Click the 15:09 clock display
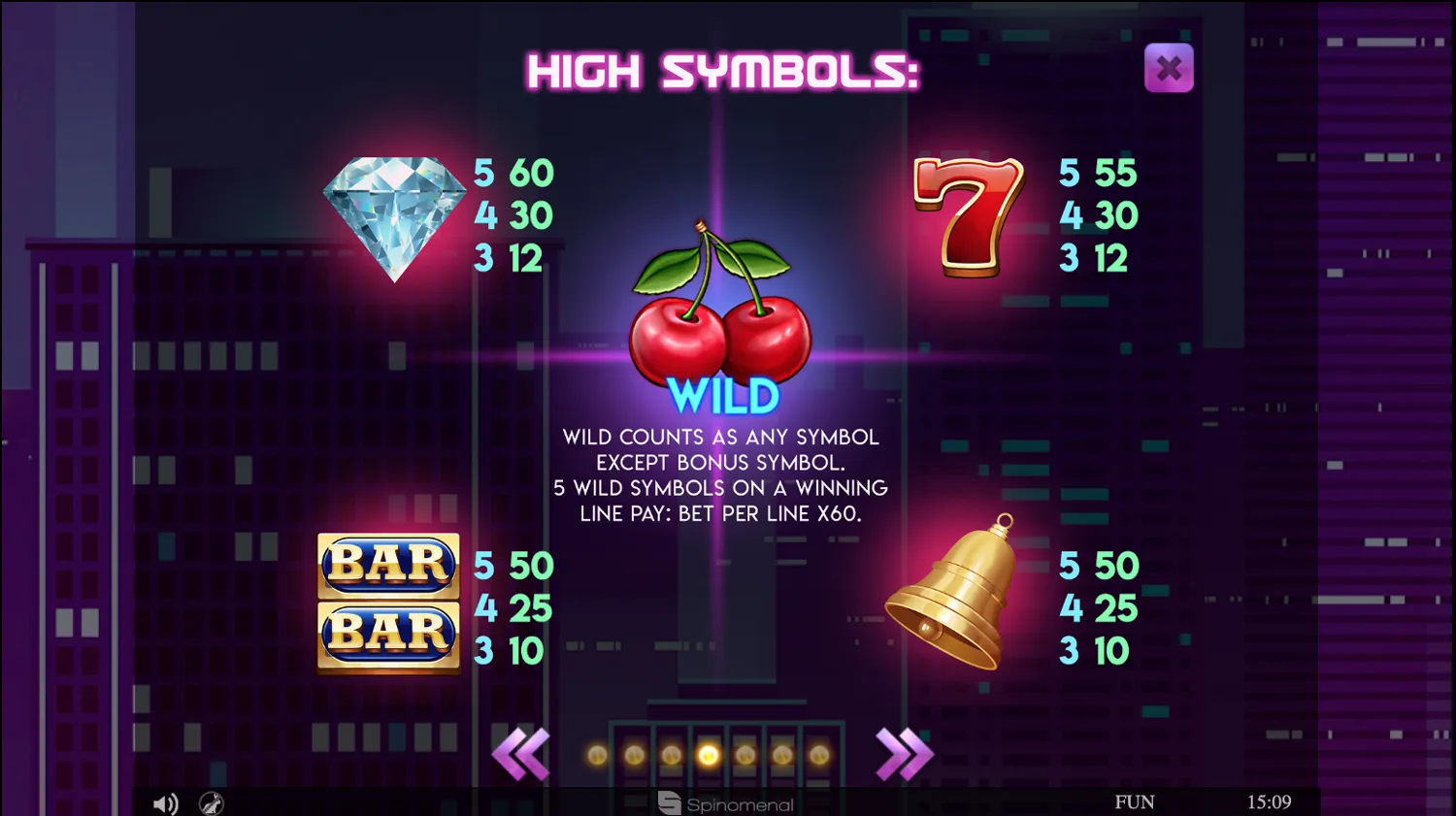 [x=1270, y=801]
